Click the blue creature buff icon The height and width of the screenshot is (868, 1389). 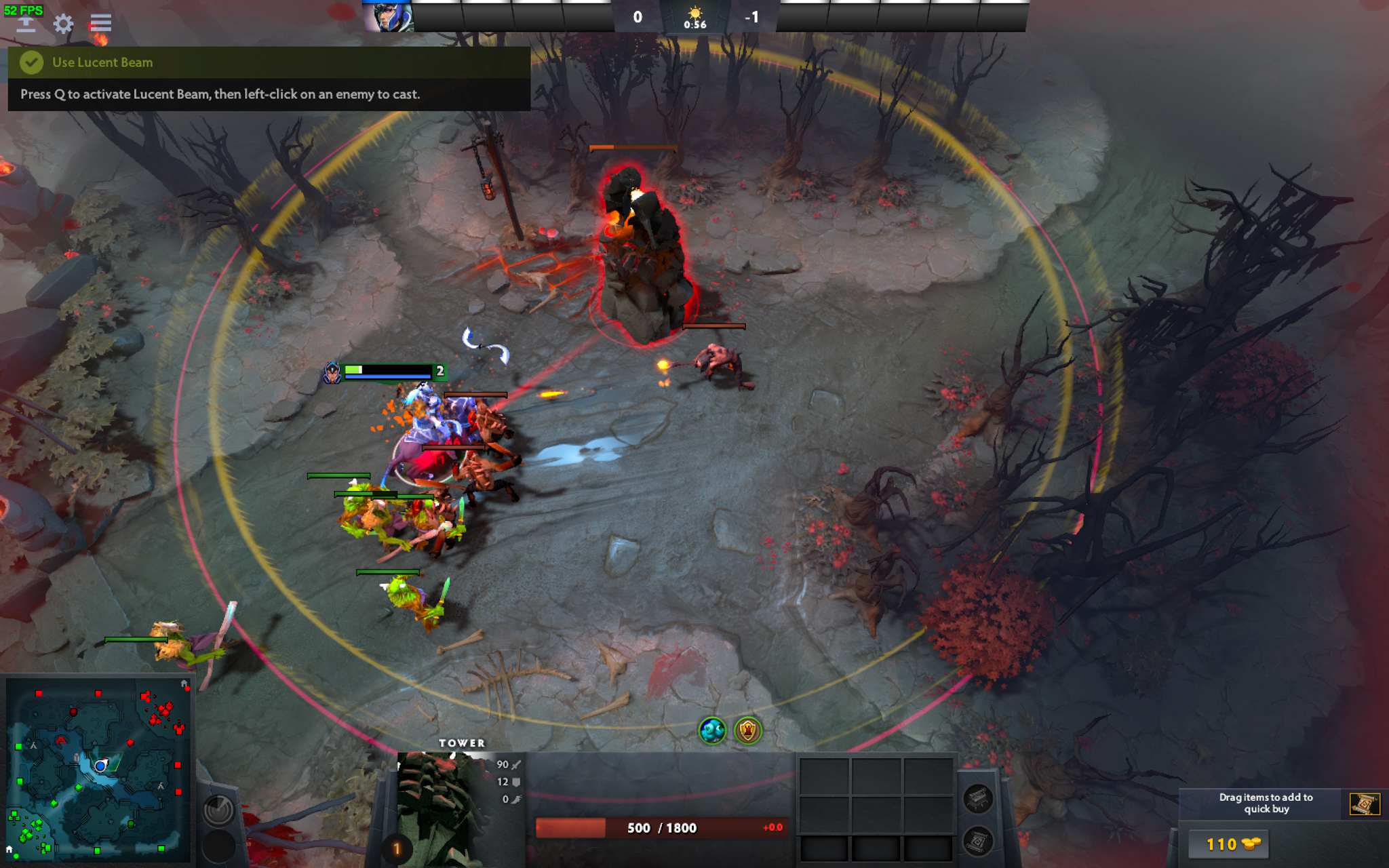point(712,730)
